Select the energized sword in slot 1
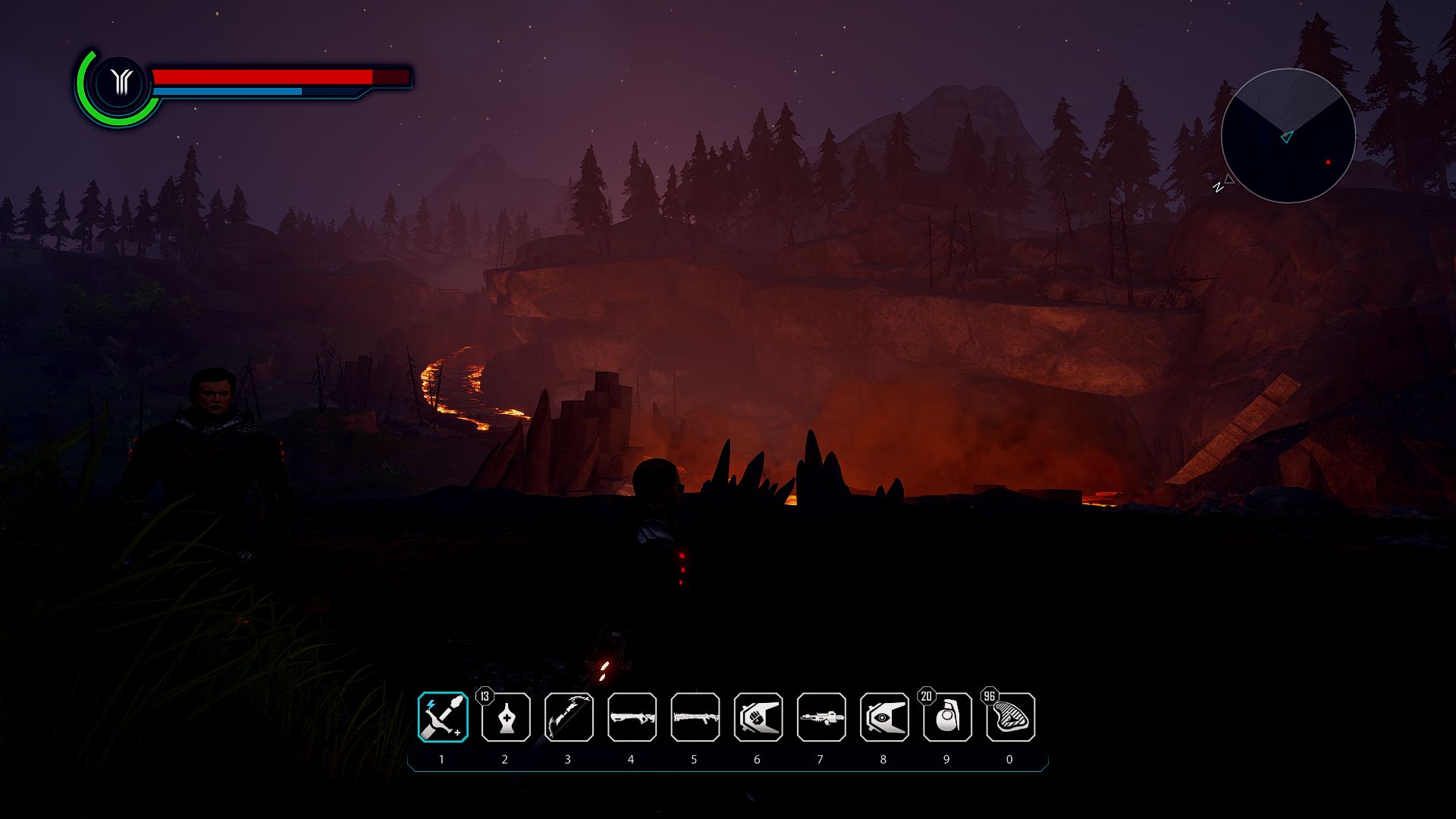Image resolution: width=1456 pixels, height=819 pixels. click(443, 717)
